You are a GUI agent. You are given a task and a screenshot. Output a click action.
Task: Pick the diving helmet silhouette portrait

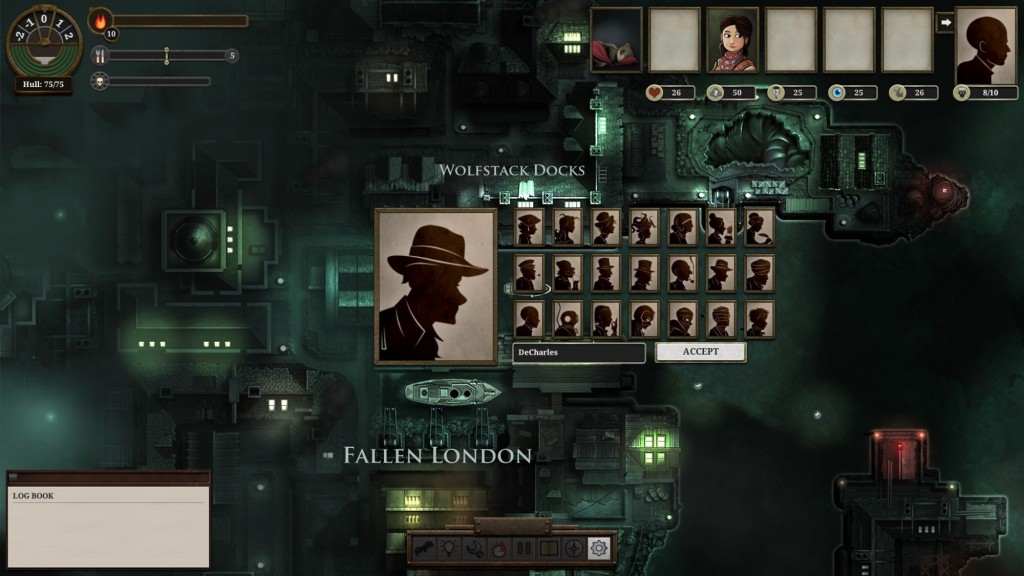click(x=568, y=319)
